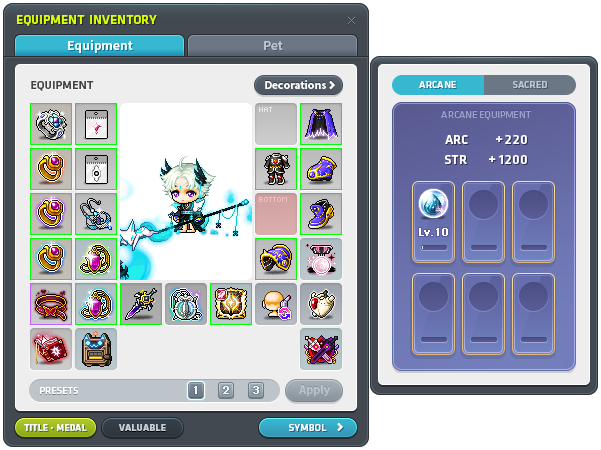This screenshot has width=601, height=450.
Task: Select the purple cape equipment slot
Action: point(321,123)
